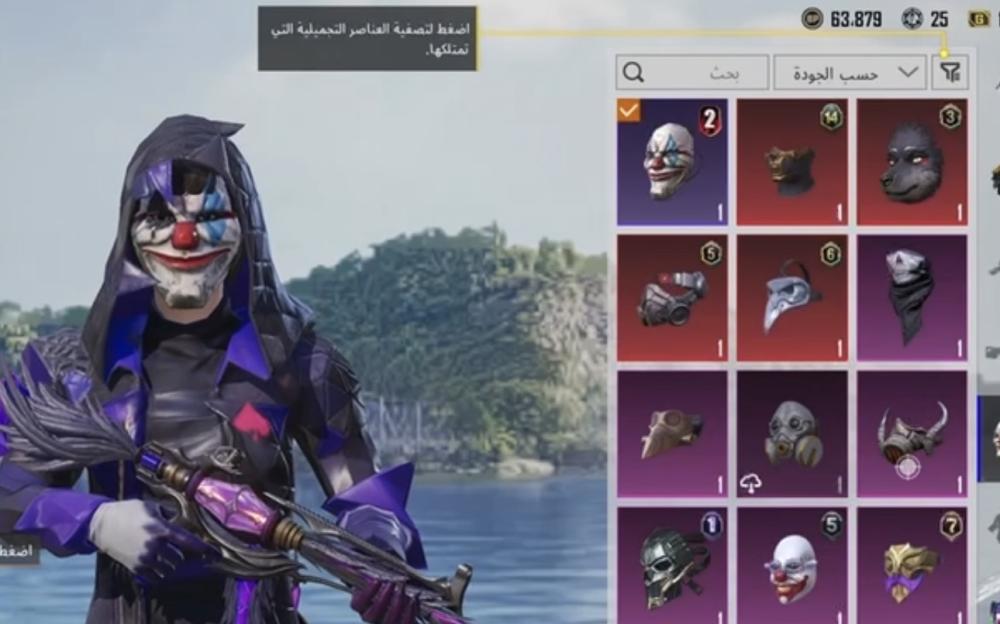Select the black bandana scarf mask
Viewport: 1000px width, 624px height.
tap(912, 297)
